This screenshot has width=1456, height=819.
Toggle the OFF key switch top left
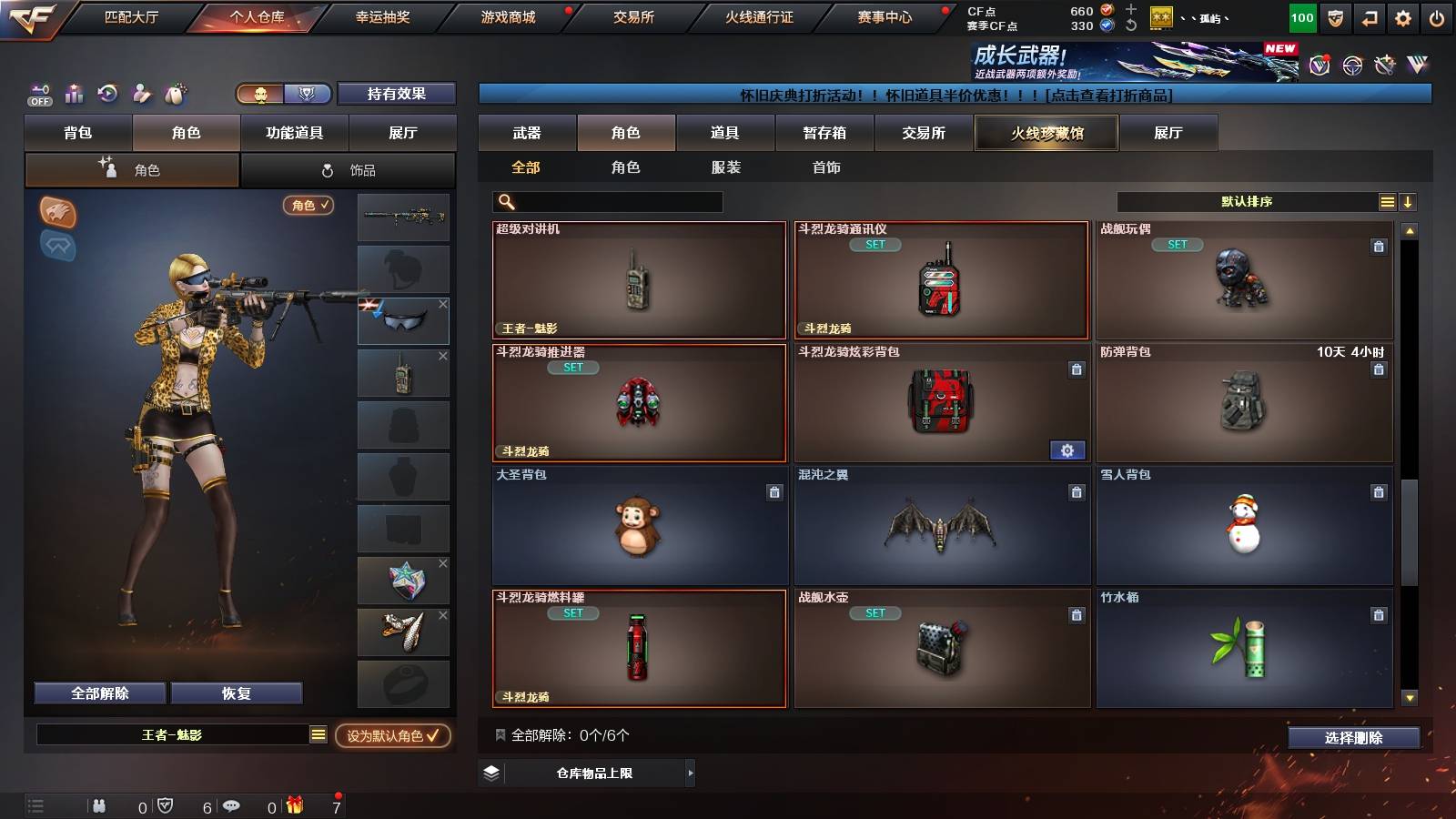point(38,95)
